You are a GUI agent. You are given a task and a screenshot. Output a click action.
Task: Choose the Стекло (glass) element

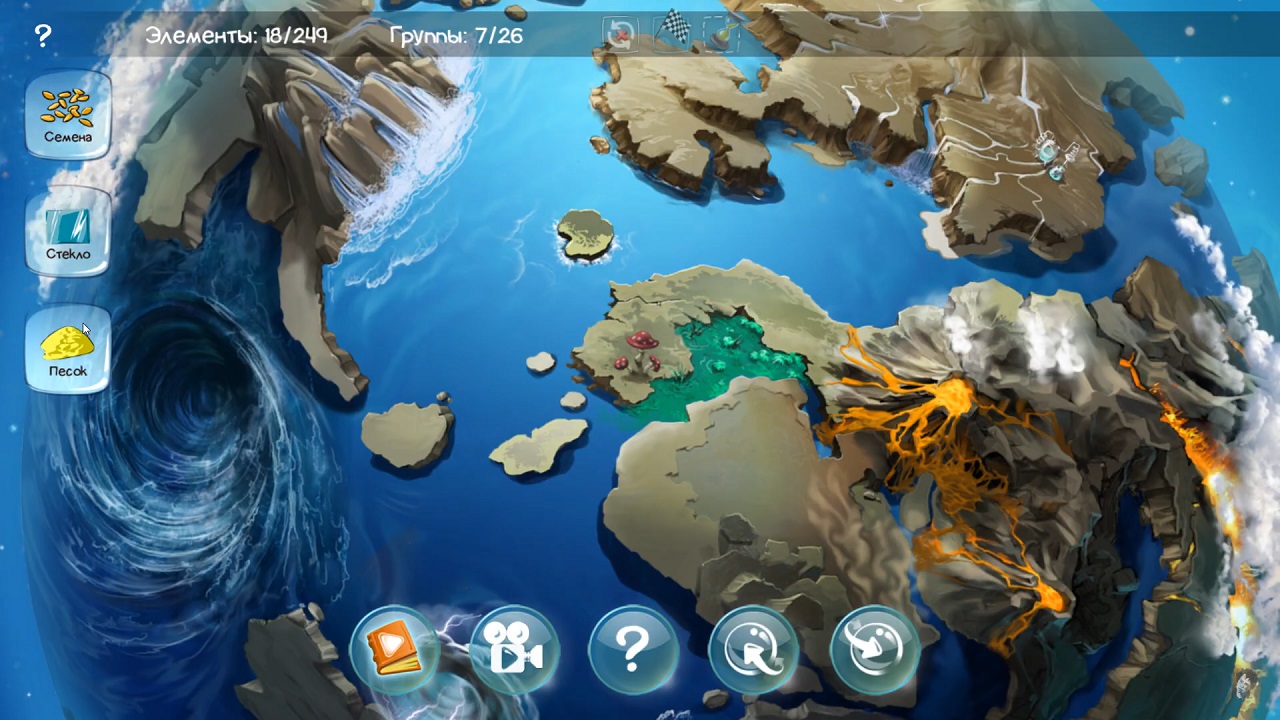(x=68, y=232)
